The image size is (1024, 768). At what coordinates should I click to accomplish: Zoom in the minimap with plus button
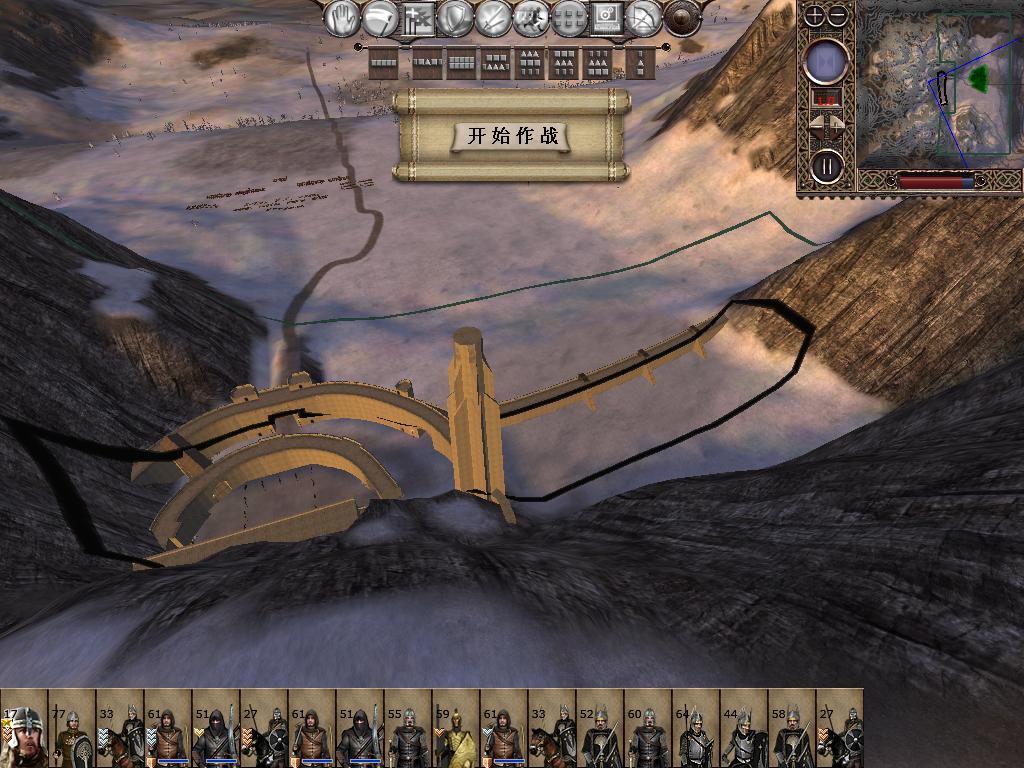click(x=815, y=15)
